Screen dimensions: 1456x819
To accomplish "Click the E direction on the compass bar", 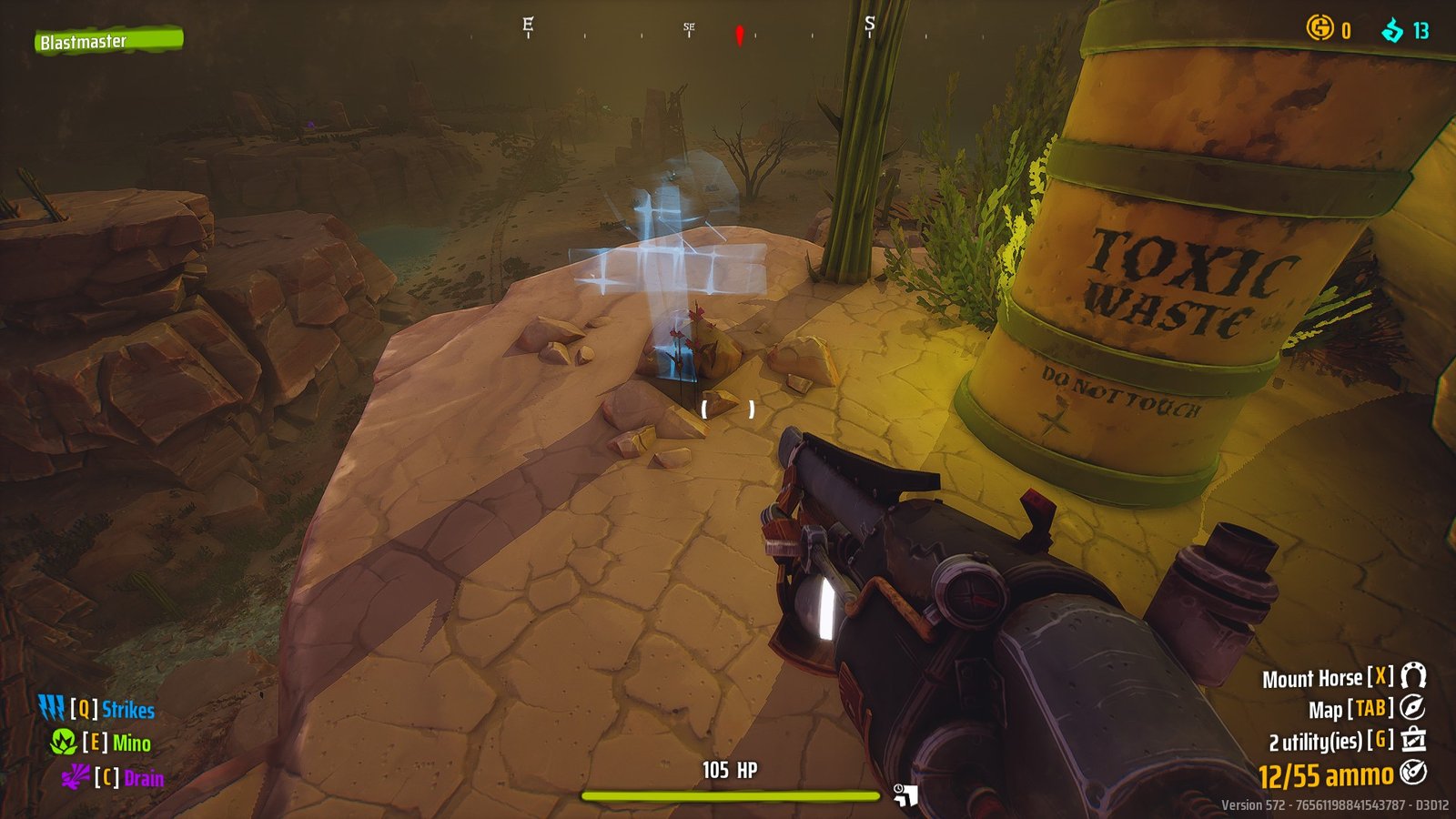I will [526, 23].
